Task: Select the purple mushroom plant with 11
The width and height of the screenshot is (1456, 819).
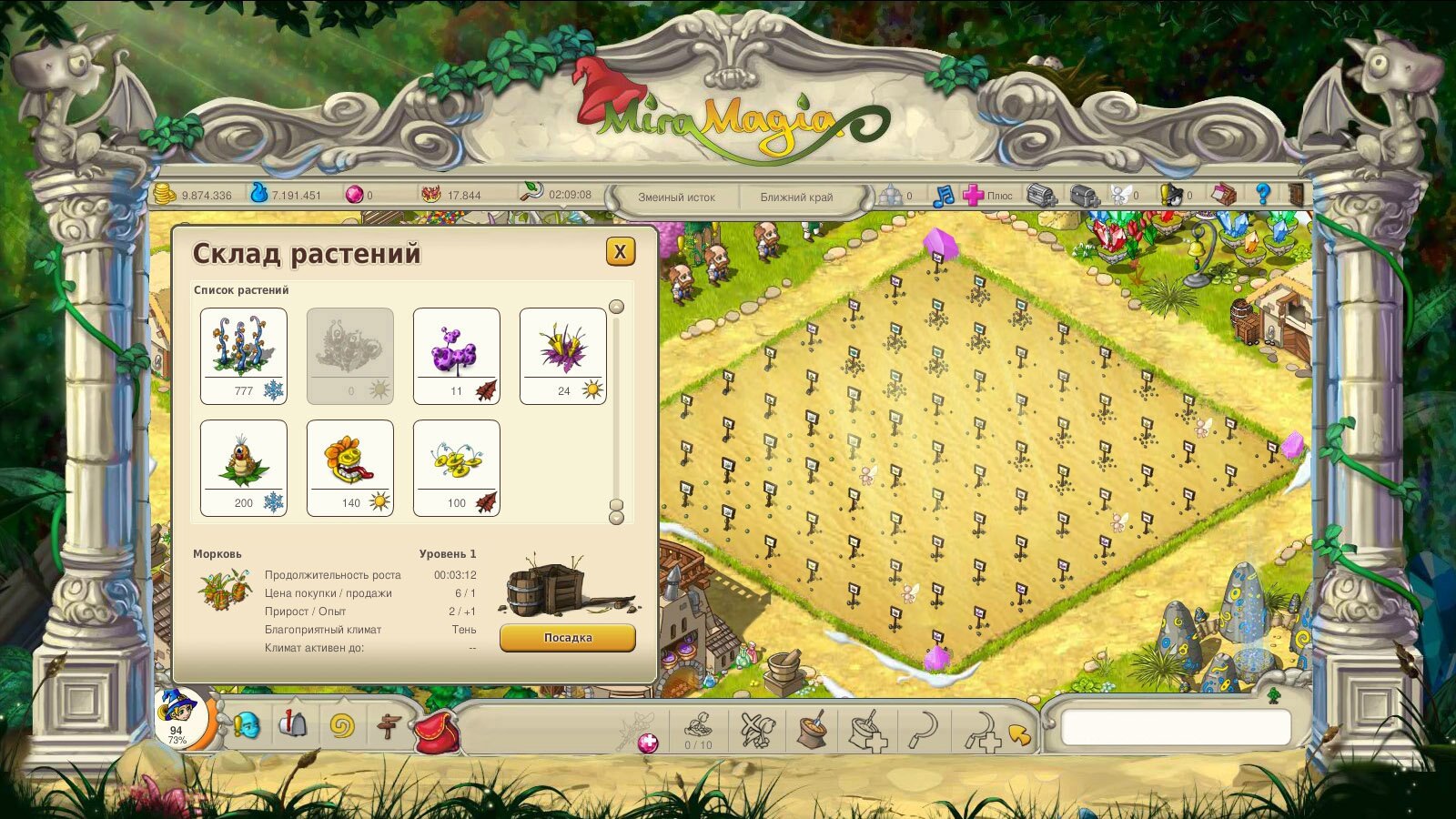Action: pos(456,355)
